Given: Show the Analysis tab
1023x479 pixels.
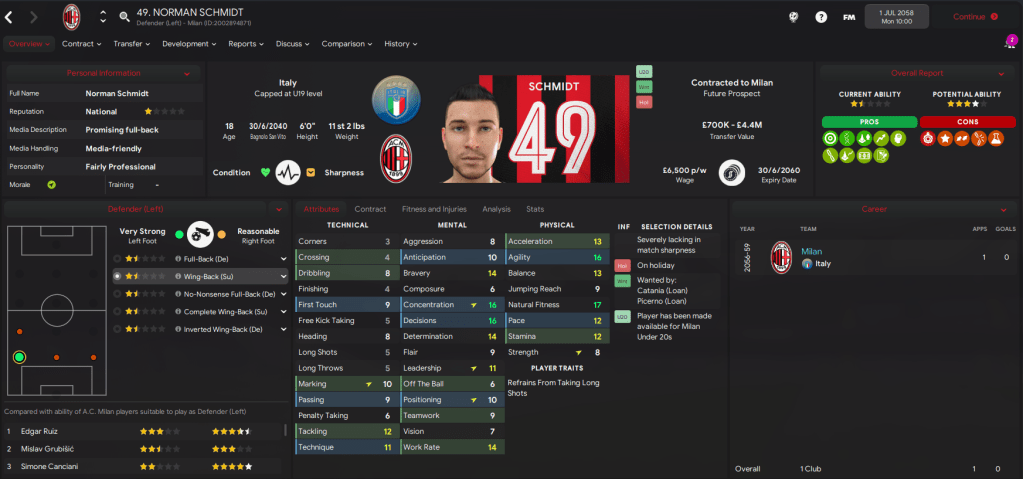Looking at the screenshot, I should [496, 209].
